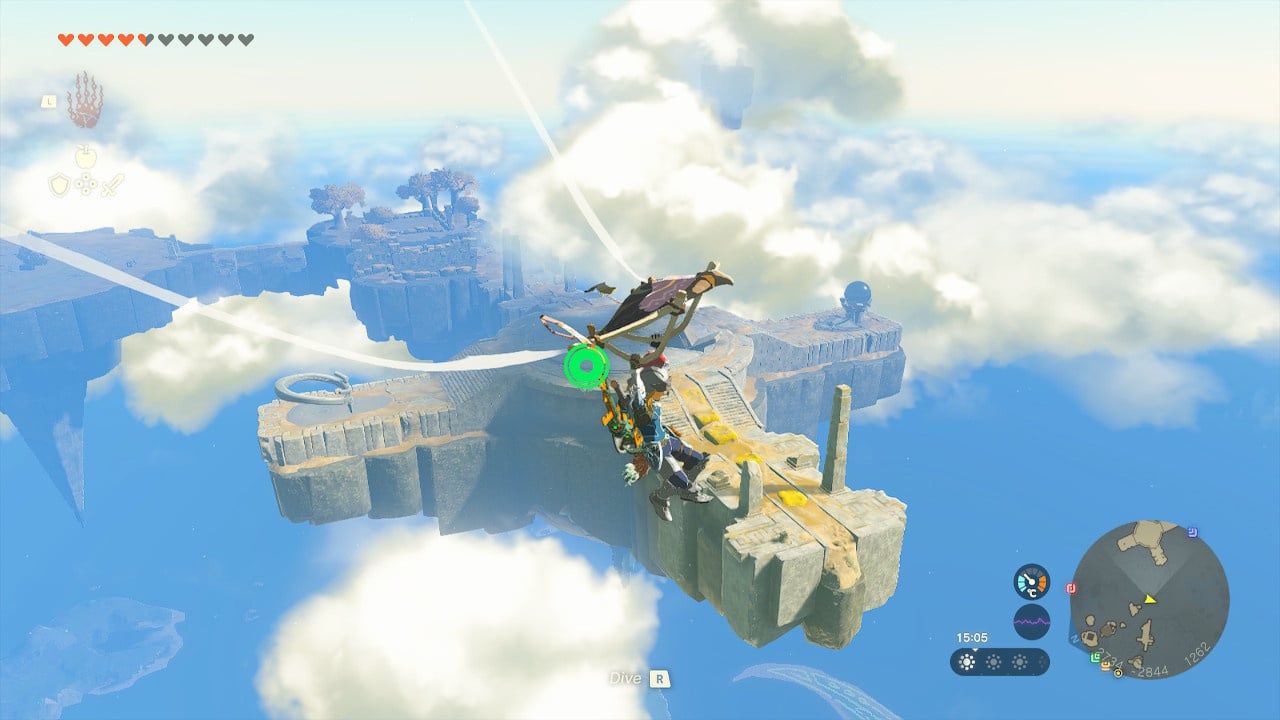Activate the Ultrahand ability hand icon

coord(85,100)
